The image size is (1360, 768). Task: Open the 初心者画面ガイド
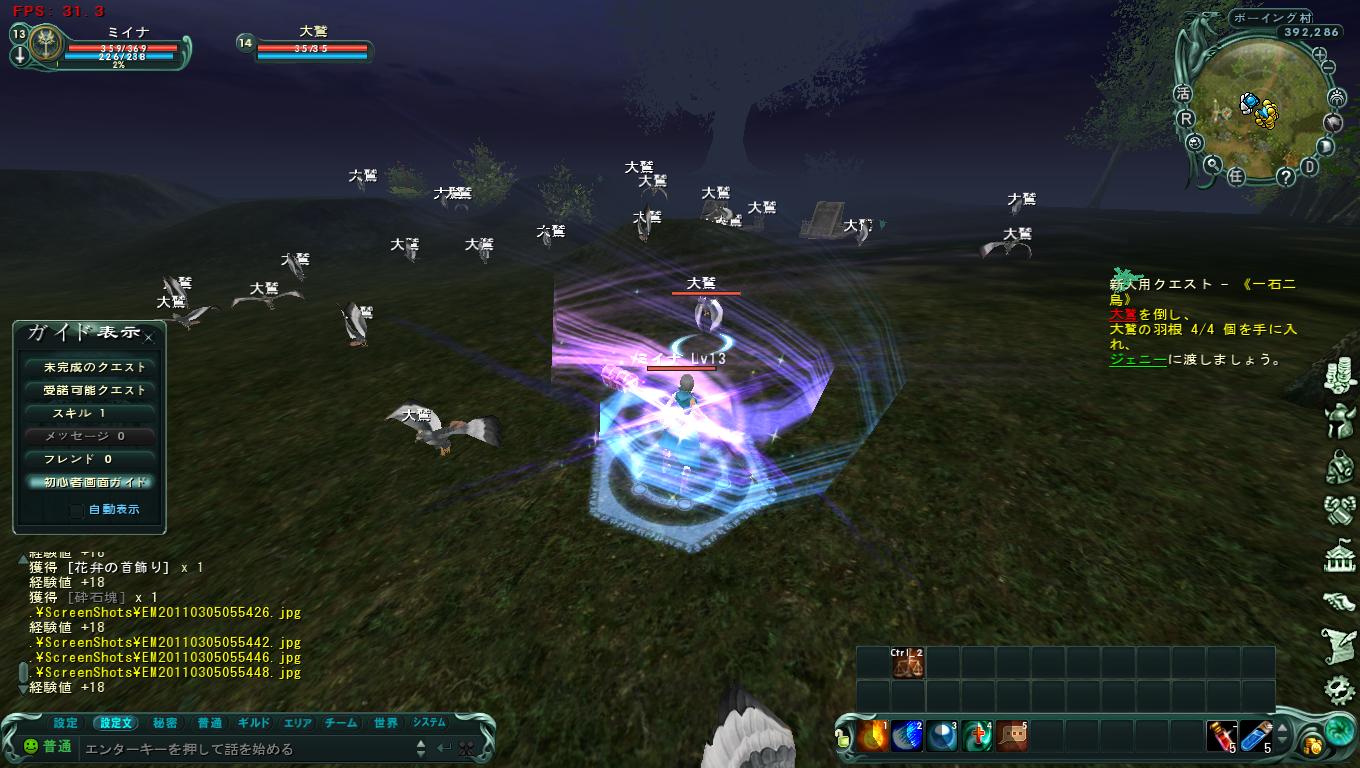(90, 482)
